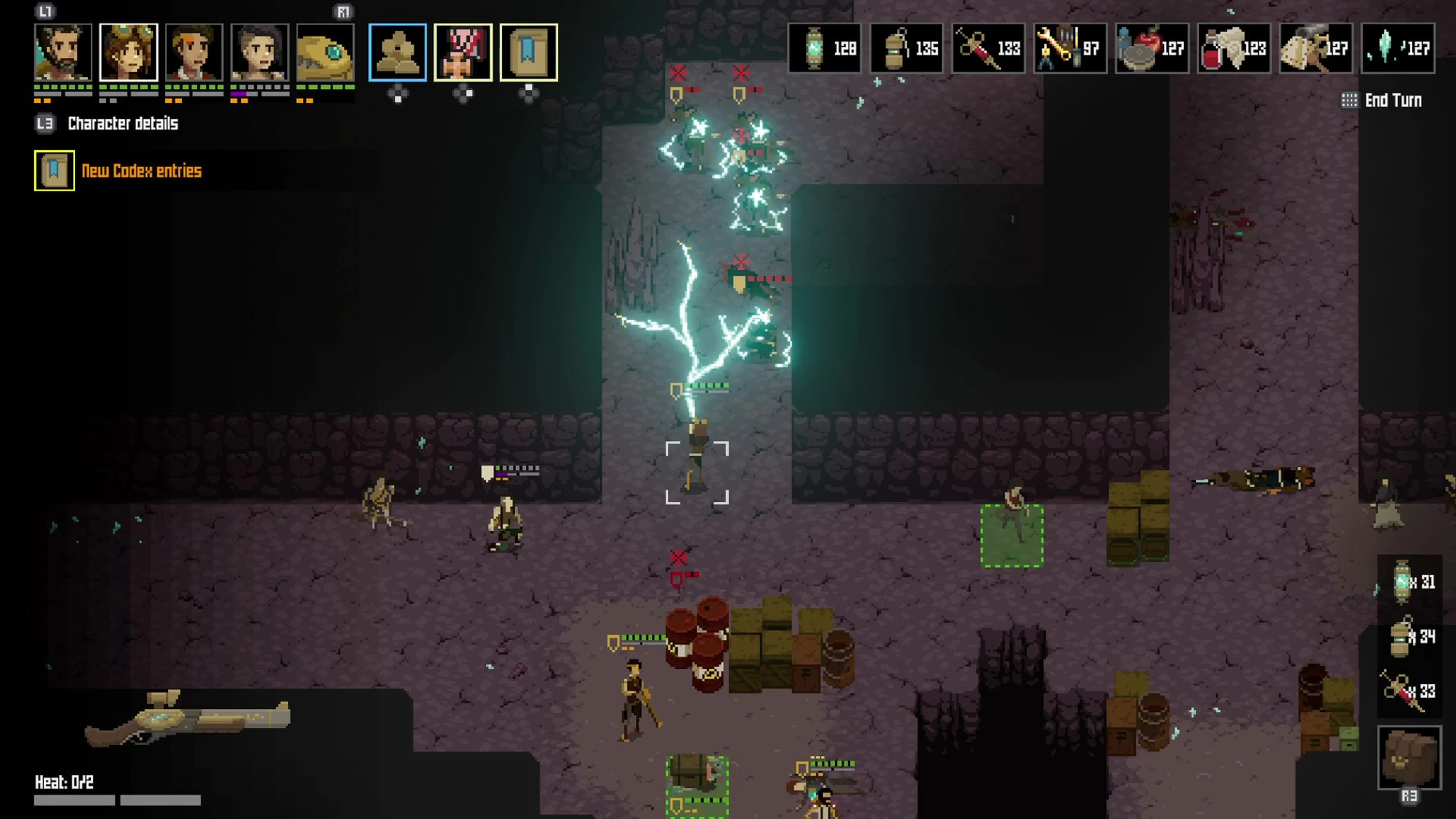Image resolution: width=1456 pixels, height=819 pixels.
Task: Click the shotgun weapon icon at bottom left
Action: point(187,718)
